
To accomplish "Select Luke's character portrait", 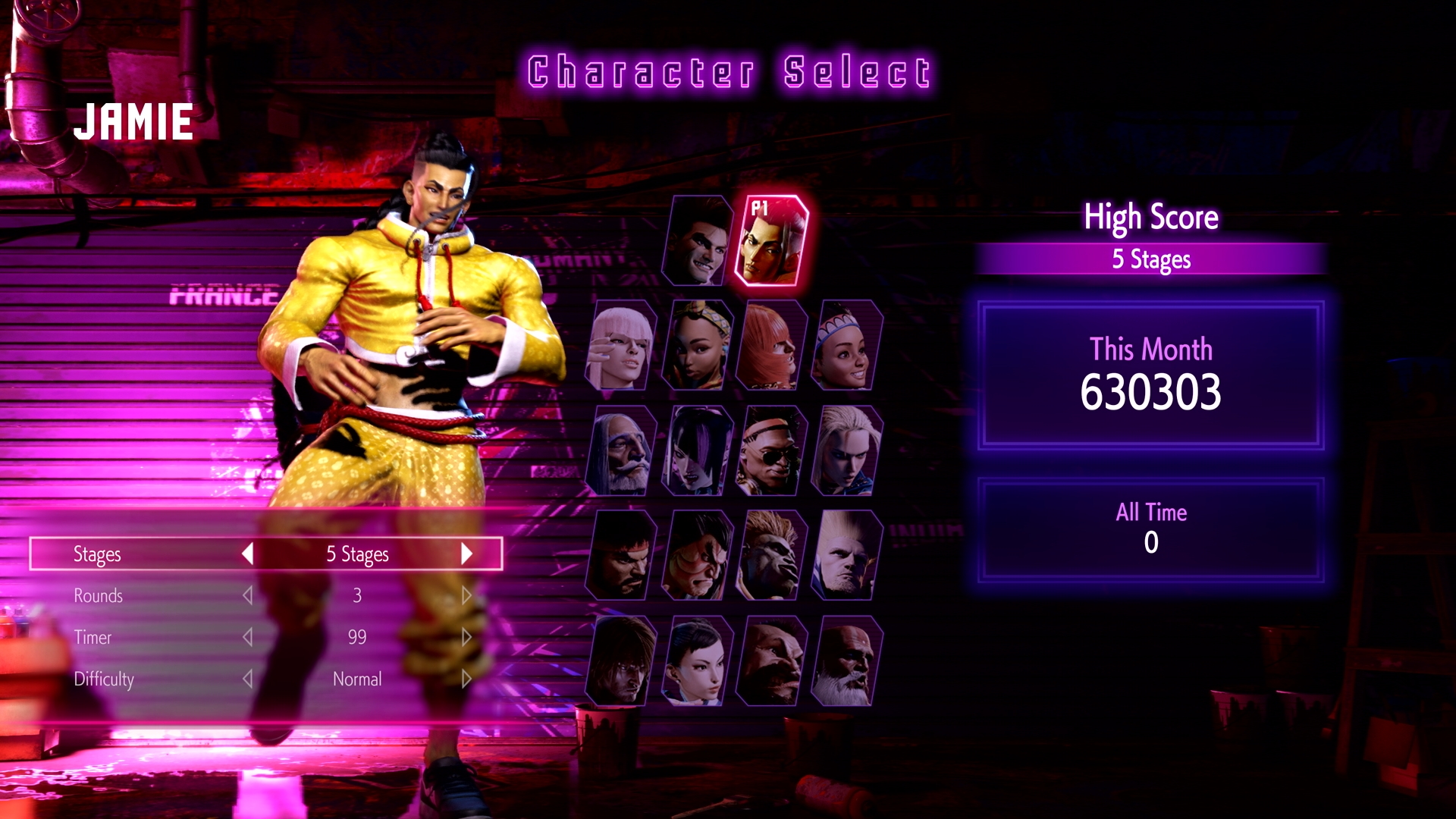I will (698, 241).
